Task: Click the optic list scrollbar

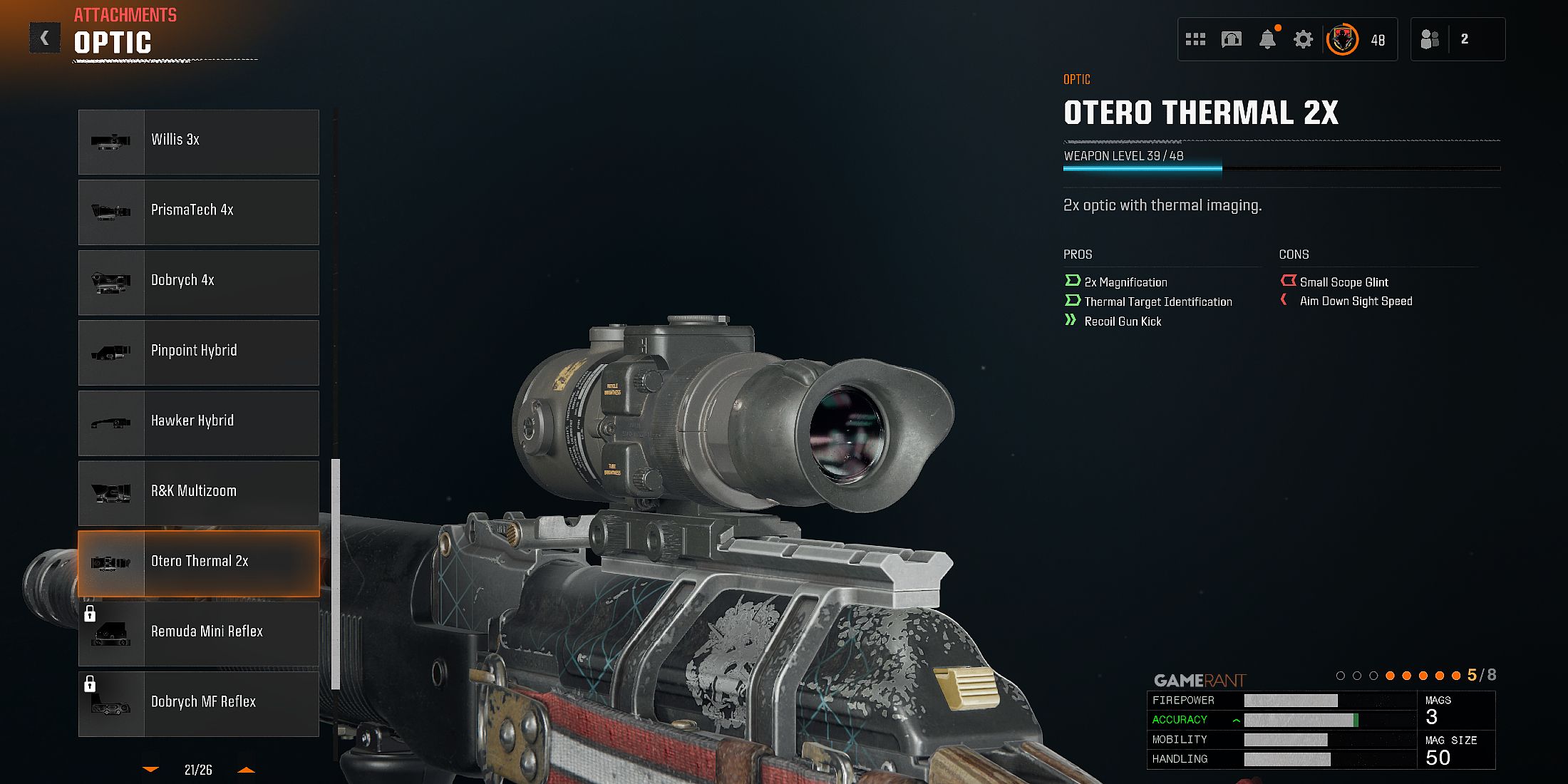Action: click(336, 574)
